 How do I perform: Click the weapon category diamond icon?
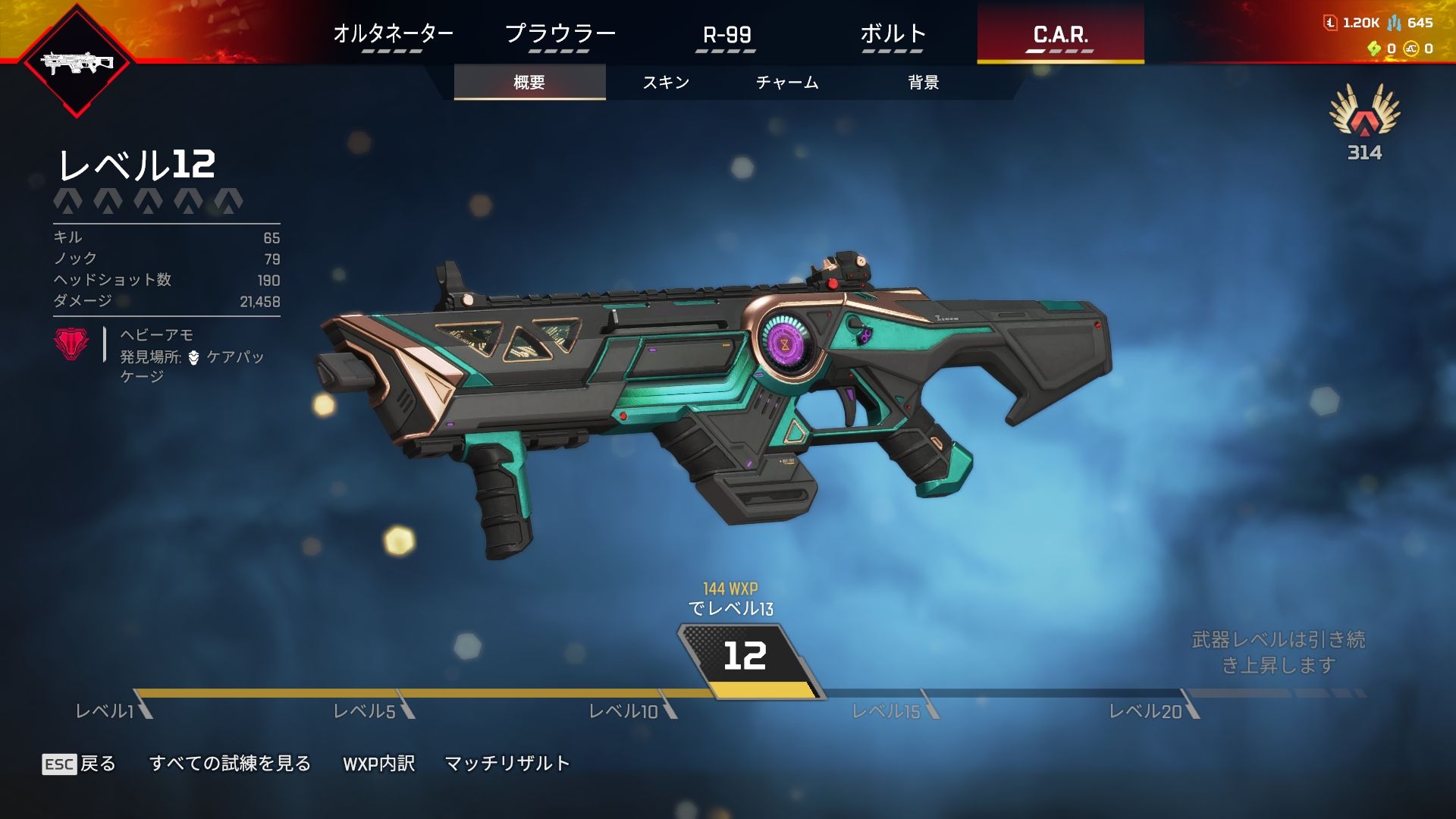(77, 63)
